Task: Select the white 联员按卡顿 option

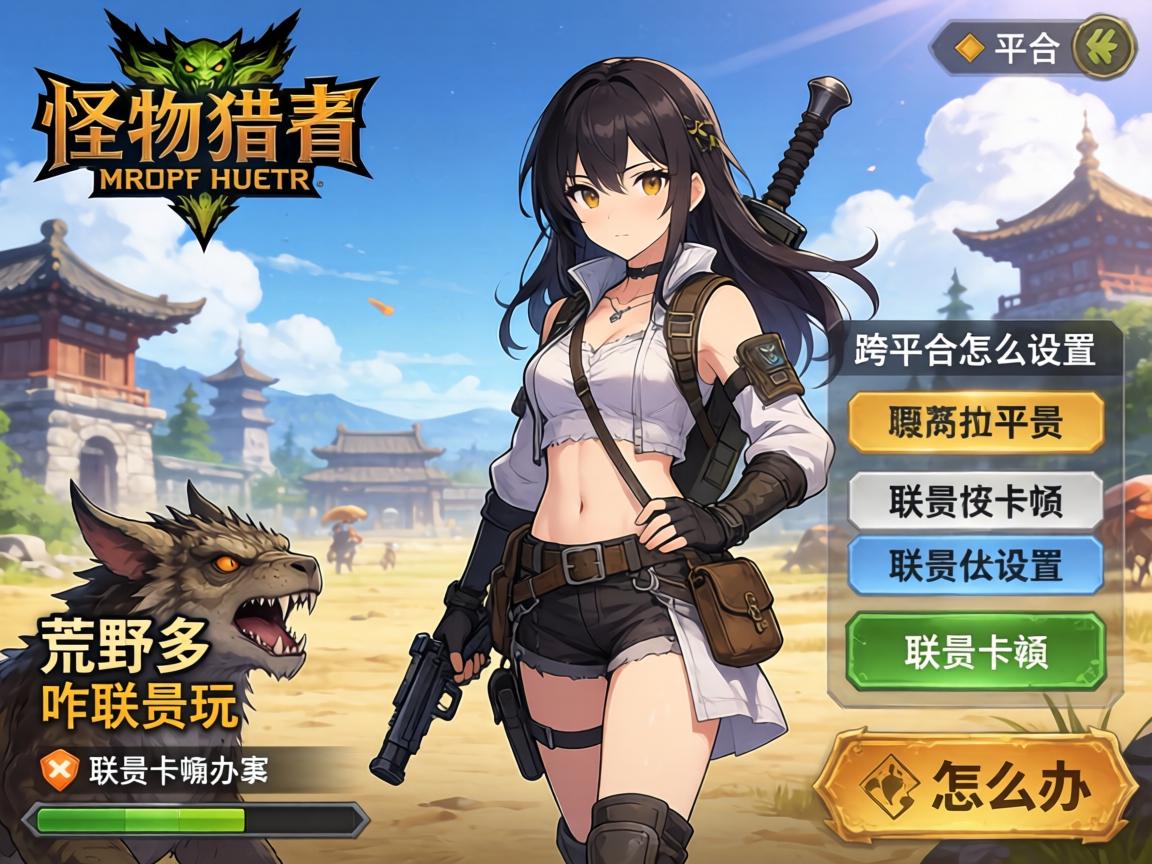Action: [x=975, y=501]
